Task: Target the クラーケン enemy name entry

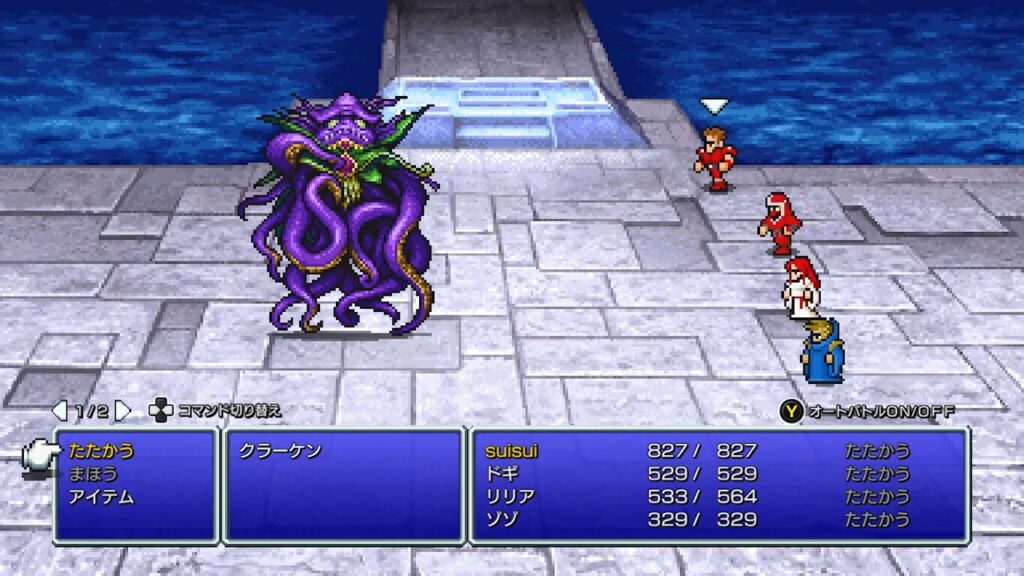Action: [281, 451]
